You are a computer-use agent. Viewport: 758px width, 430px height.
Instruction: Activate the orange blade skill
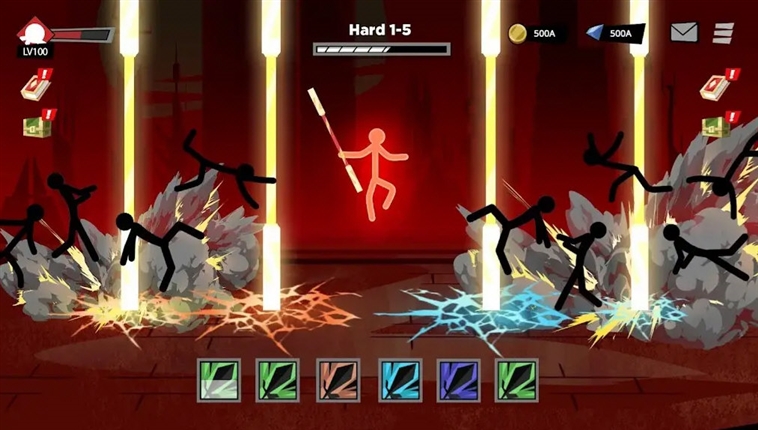pos(336,381)
